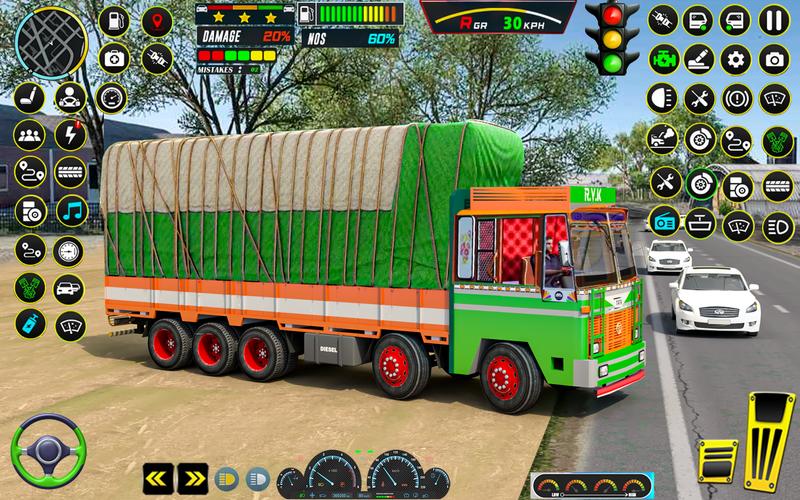Tap the radio icon
Viewport: 800px width, 500px height.
(663, 219)
